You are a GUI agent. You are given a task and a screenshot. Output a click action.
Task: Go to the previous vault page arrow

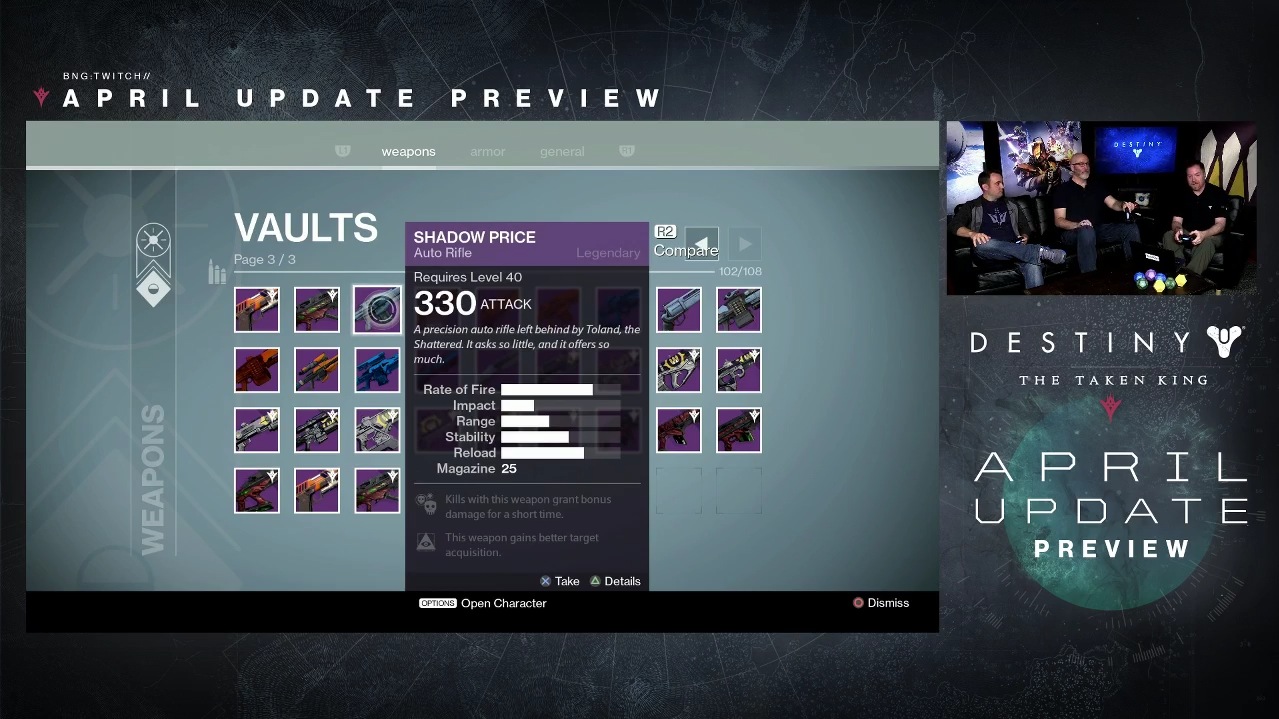(702, 244)
